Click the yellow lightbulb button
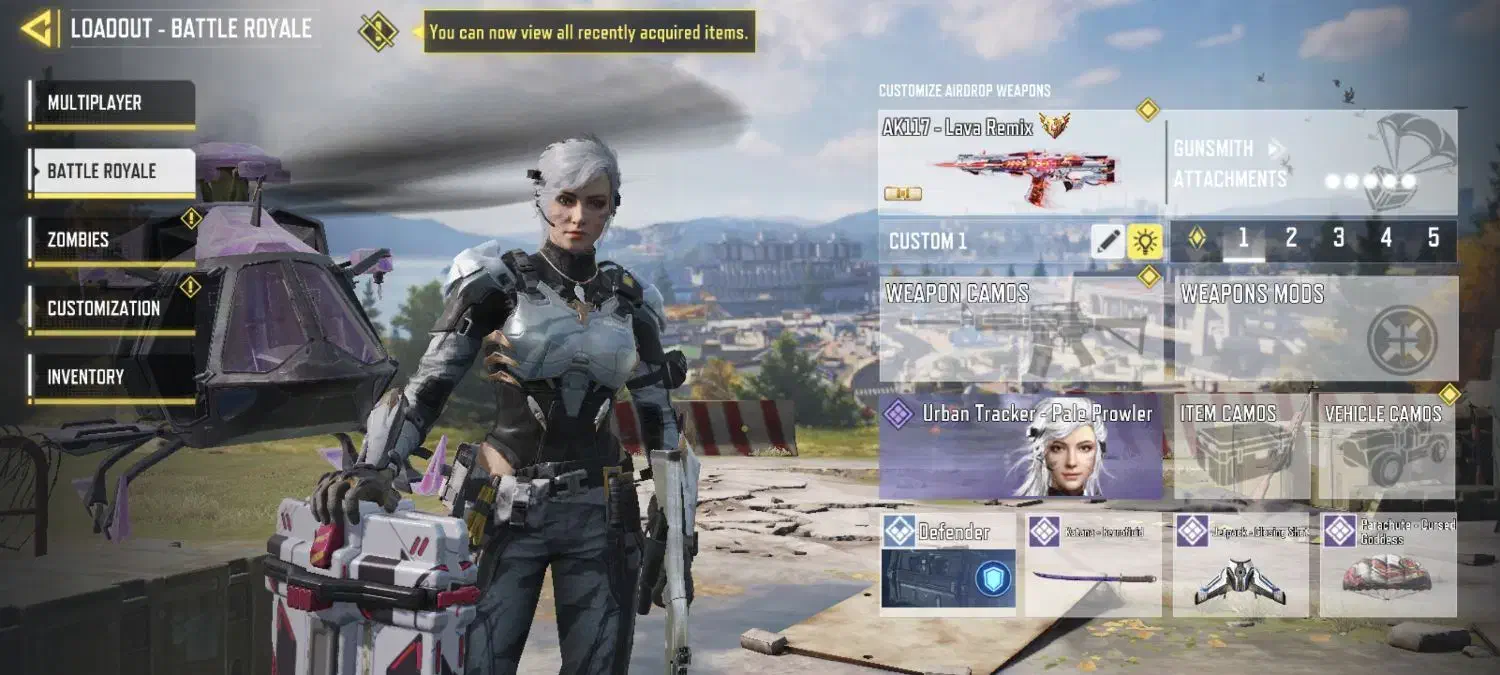The width and height of the screenshot is (1500, 675). [1145, 241]
